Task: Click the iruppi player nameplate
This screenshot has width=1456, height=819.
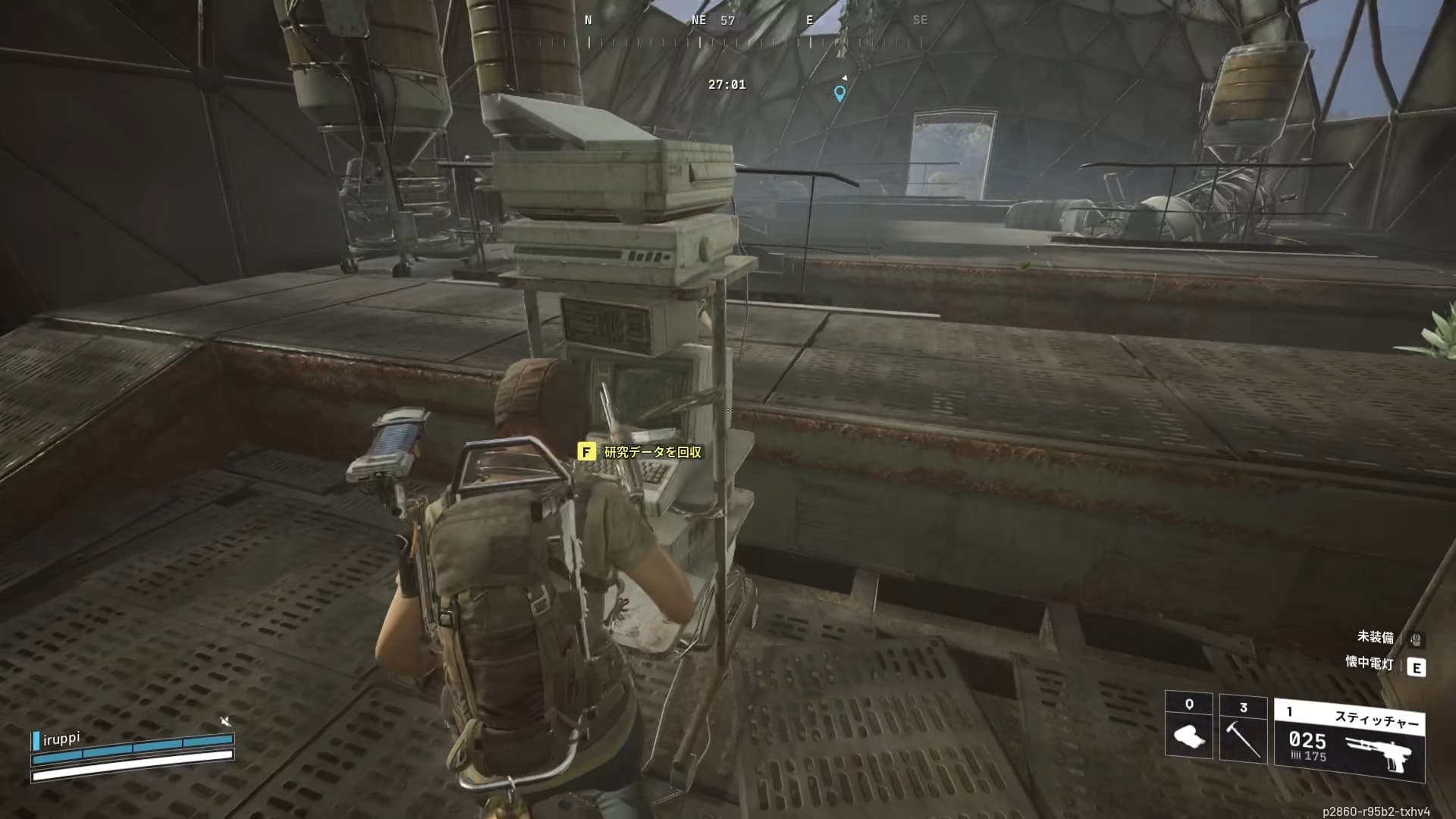Action: [x=61, y=738]
